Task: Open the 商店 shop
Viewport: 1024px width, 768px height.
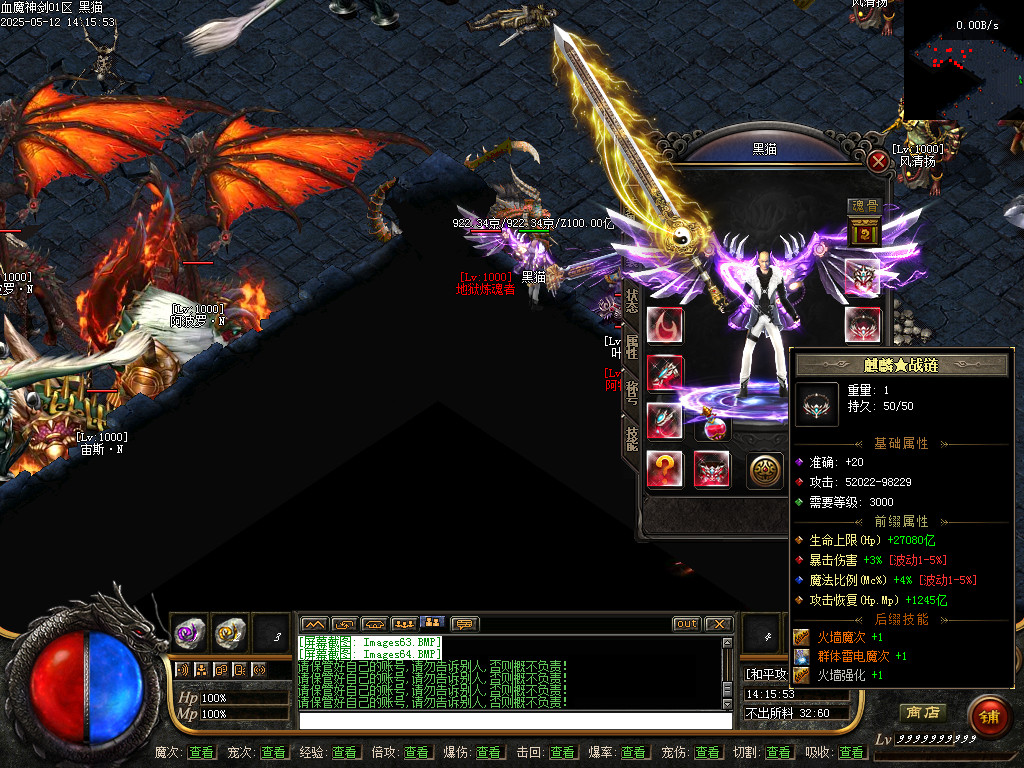Action: pyautogui.click(x=922, y=713)
